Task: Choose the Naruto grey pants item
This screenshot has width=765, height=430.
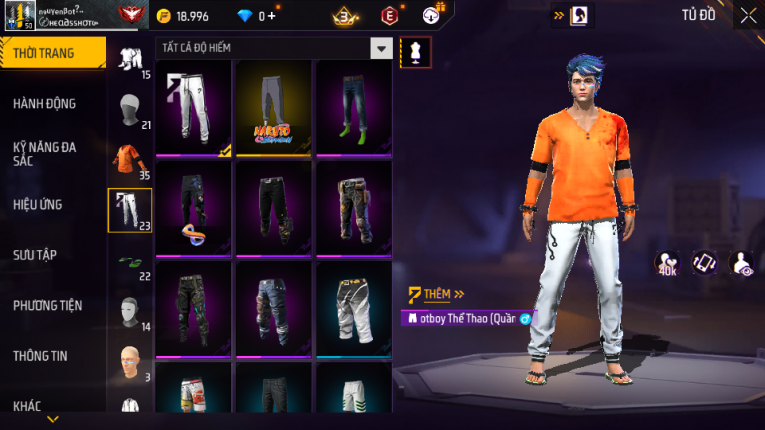Action: [273, 108]
